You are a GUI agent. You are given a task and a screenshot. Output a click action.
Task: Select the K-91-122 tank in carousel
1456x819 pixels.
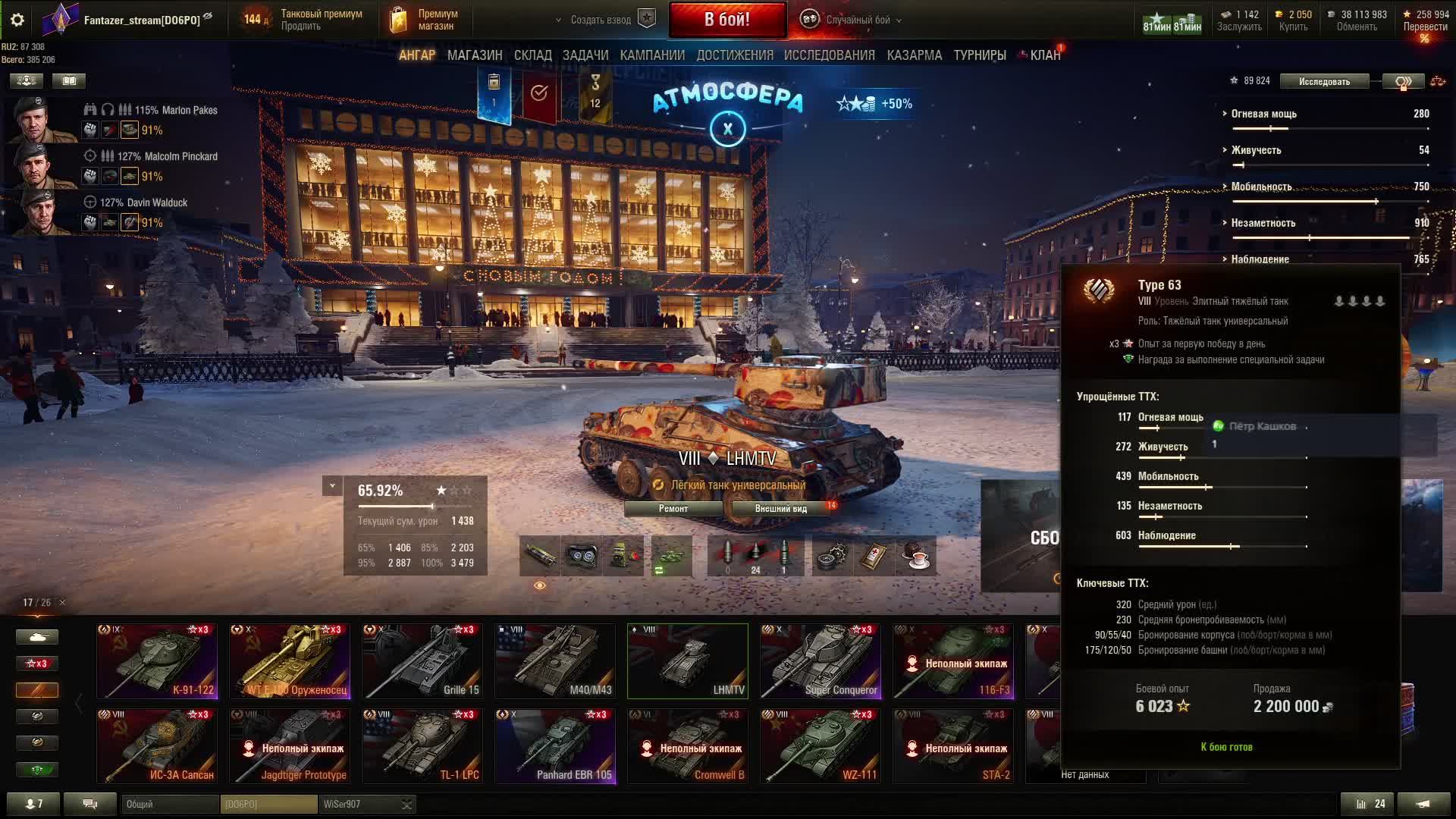[x=157, y=661]
